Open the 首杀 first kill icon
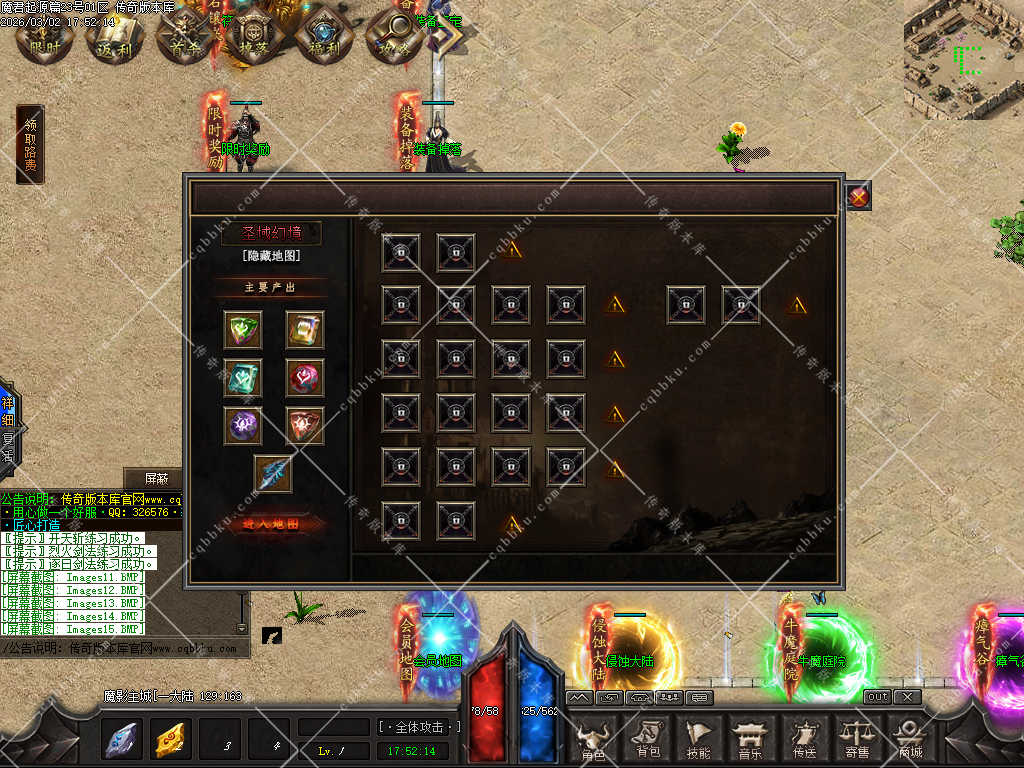1024x768 pixels. tap(185, 37)
